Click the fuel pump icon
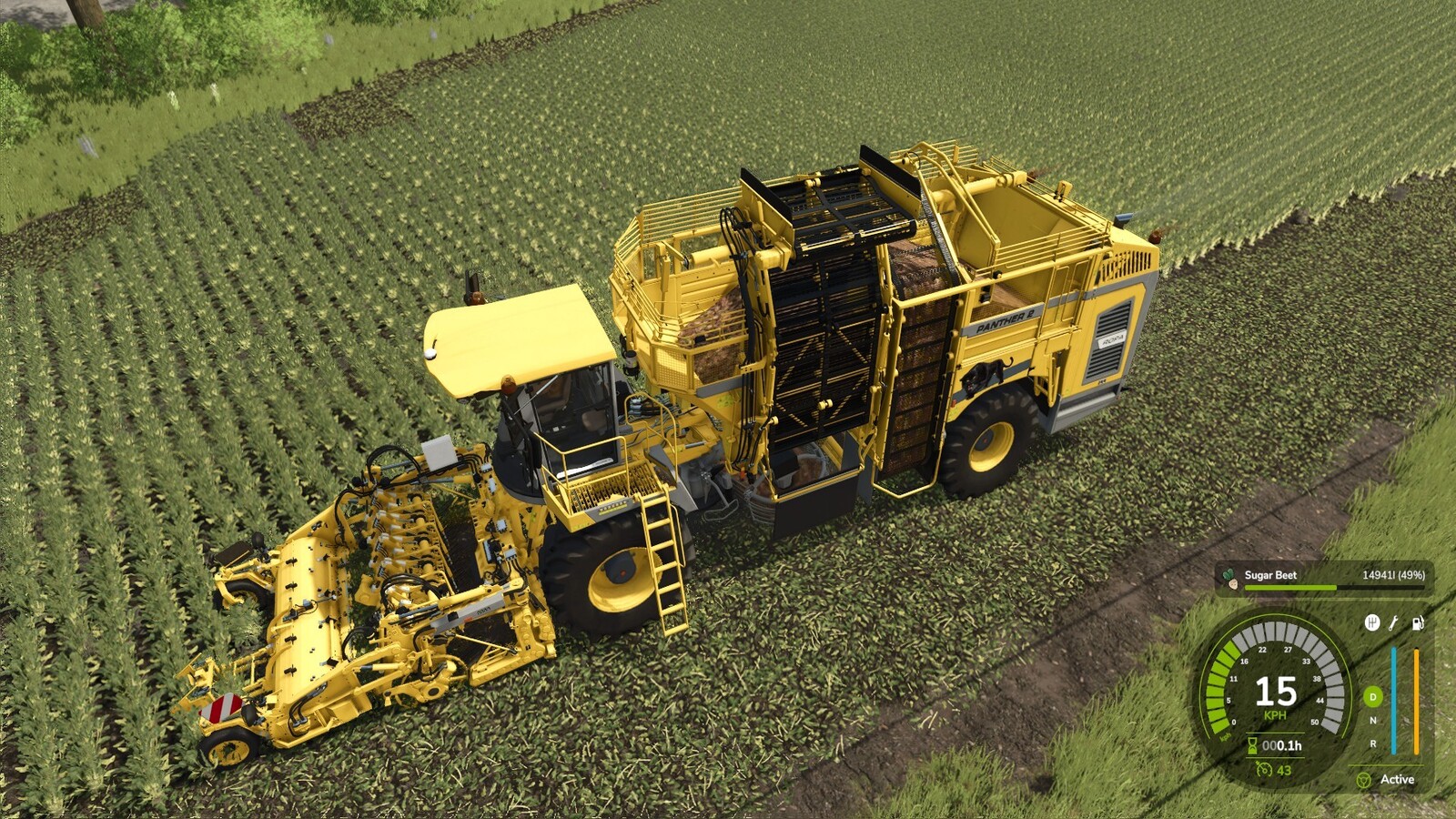1456x819 pixels. 1416,622
